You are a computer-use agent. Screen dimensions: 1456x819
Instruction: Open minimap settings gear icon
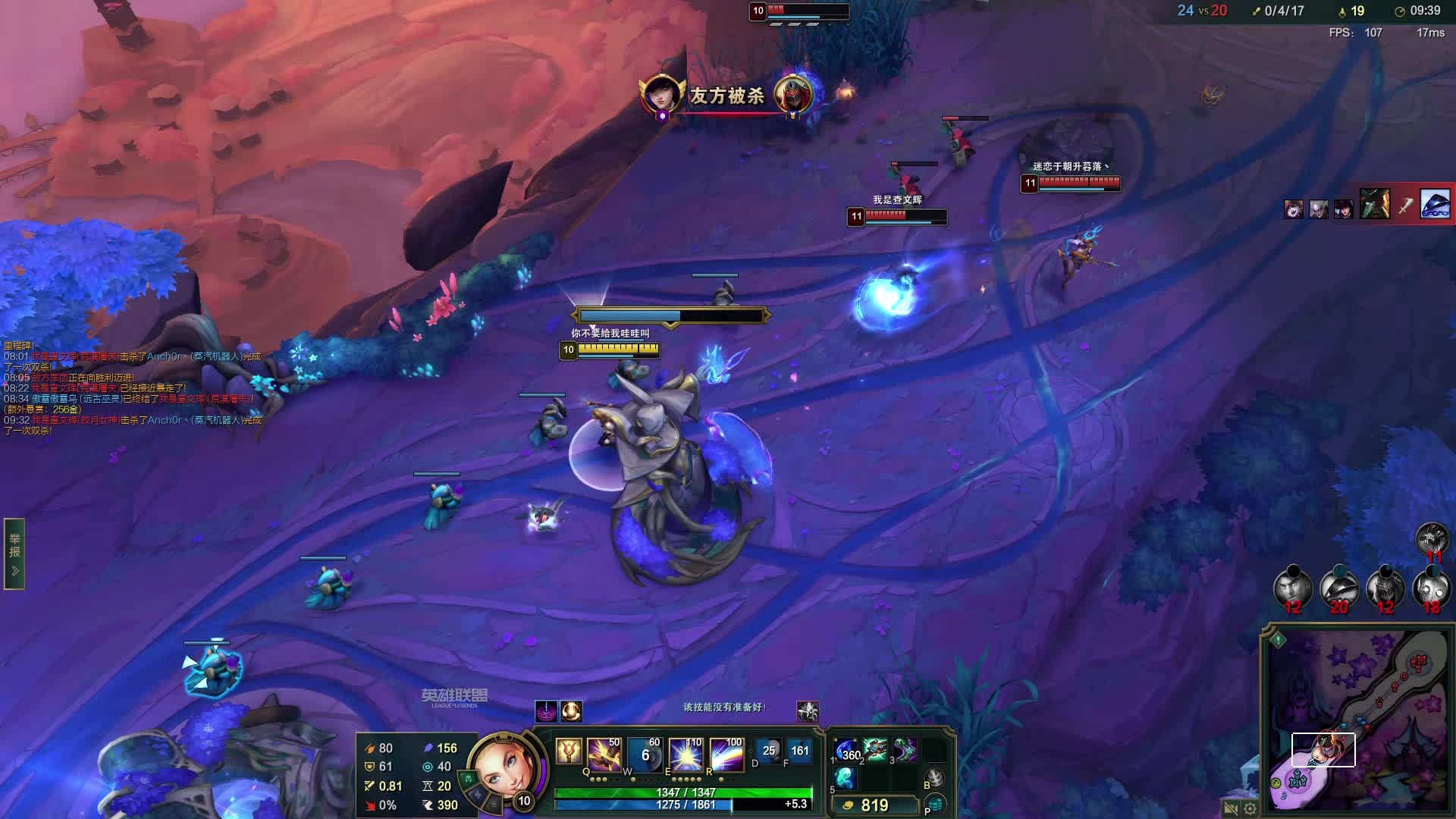coord(1250,808)
